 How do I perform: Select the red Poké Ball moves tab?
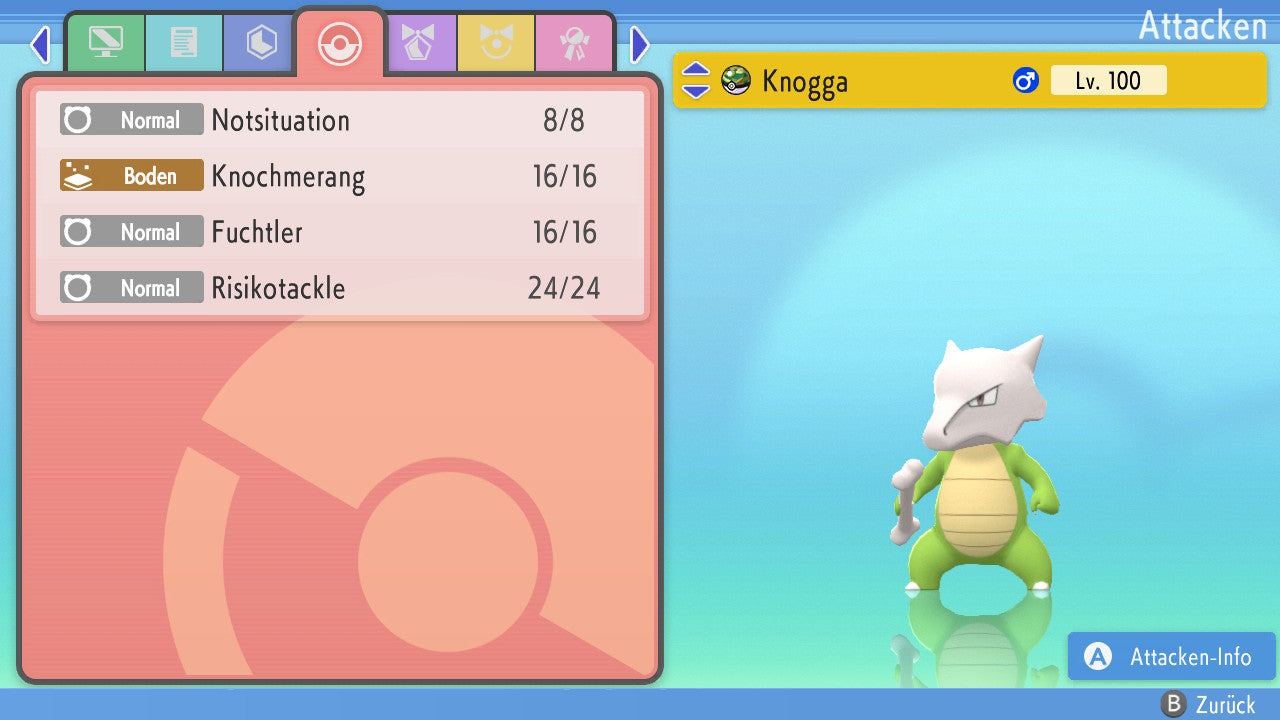tap(339, 43)
